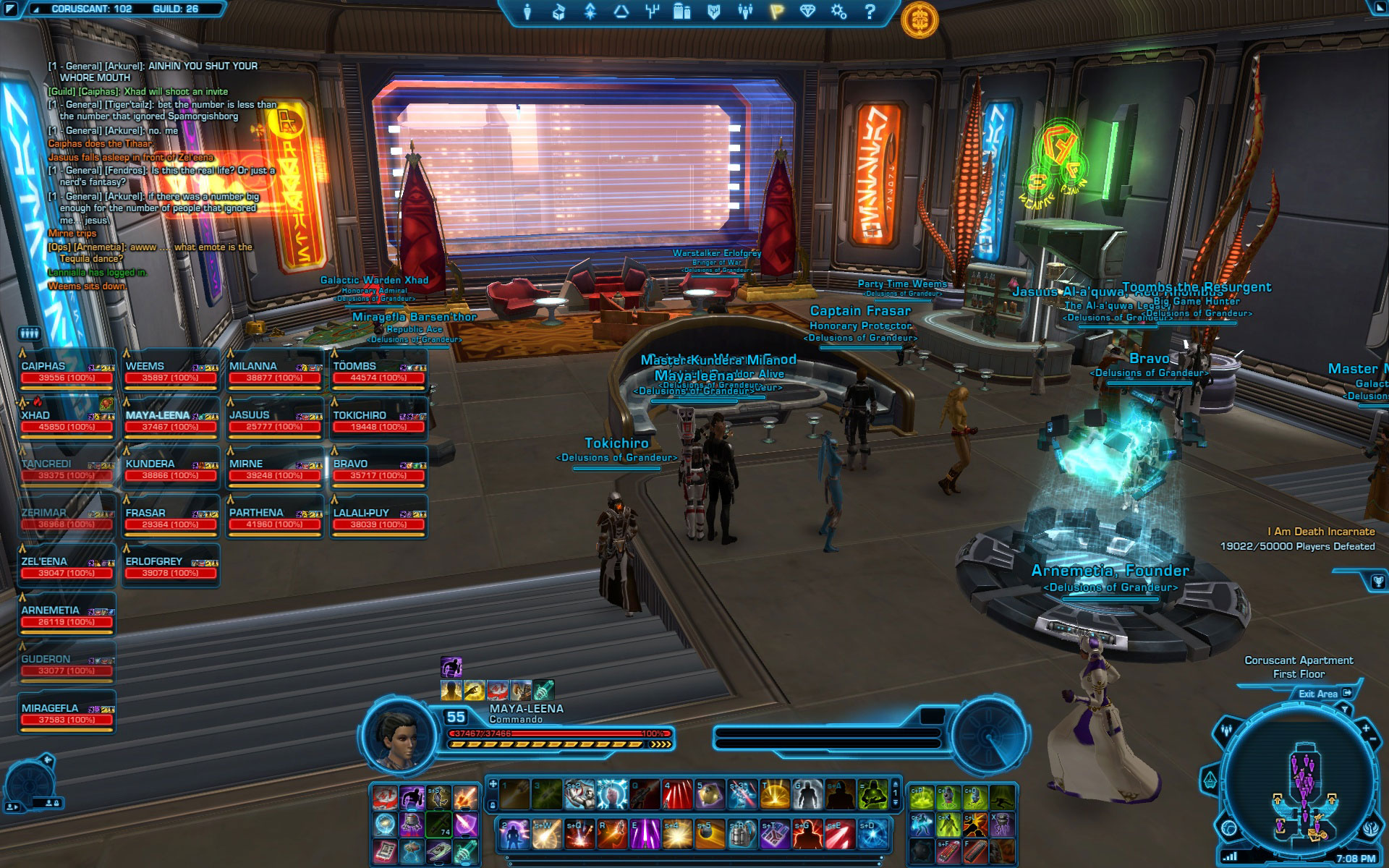Select Arnemetia's raid frame
The height and width of the screenshot is (868, 1389).
tap(67, 616)
